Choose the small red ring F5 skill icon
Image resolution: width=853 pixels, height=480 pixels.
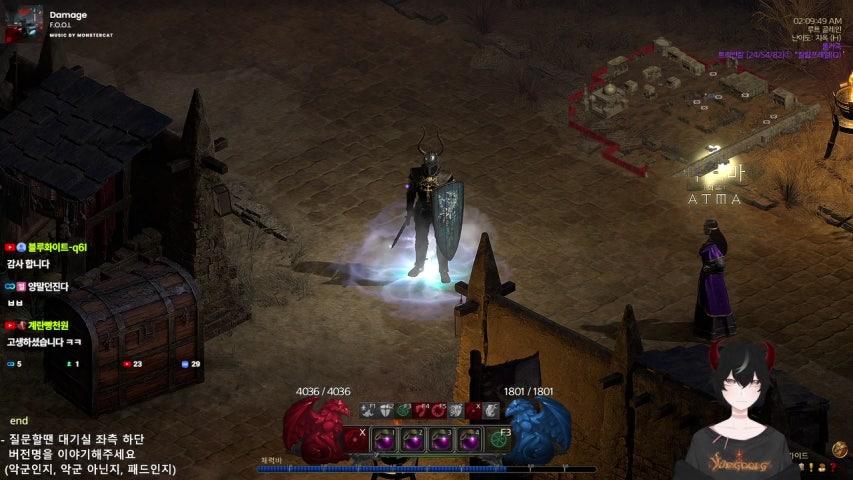point(438,410)
